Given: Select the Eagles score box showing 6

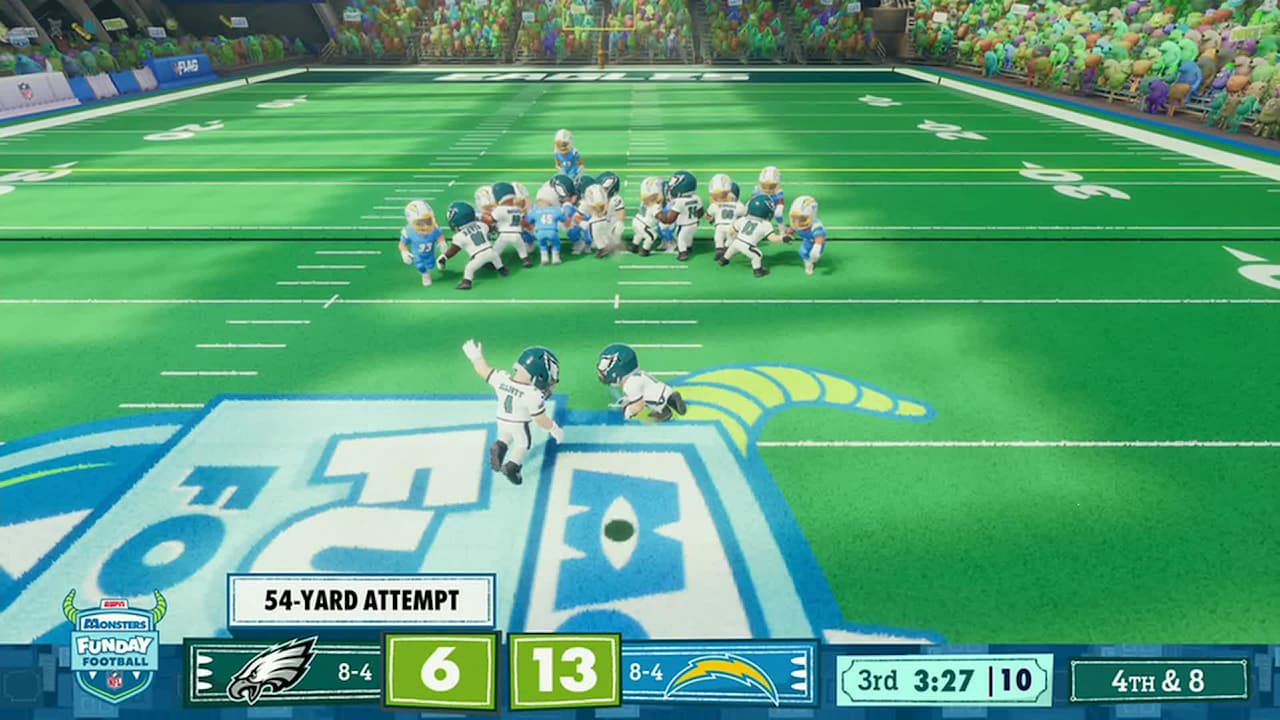Looking at the screenshot, I should pyautogui.click(x=440, y=670).
